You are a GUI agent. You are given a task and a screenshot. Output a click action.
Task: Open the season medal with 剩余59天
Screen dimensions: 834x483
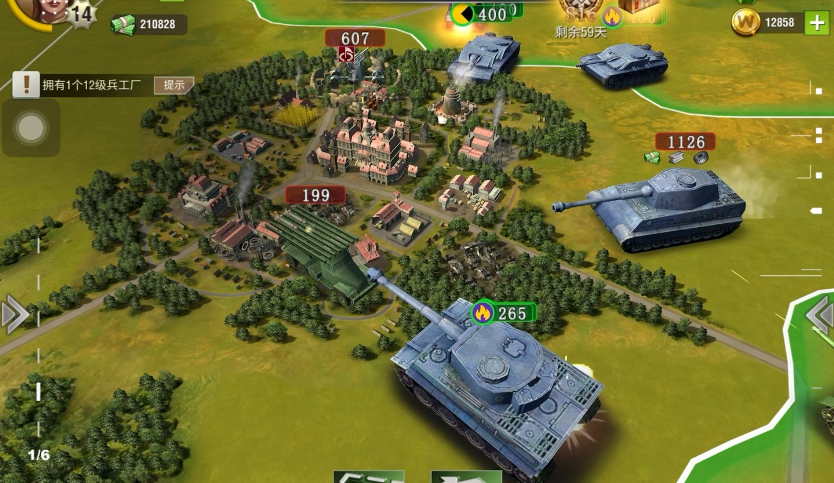[580, 12]
